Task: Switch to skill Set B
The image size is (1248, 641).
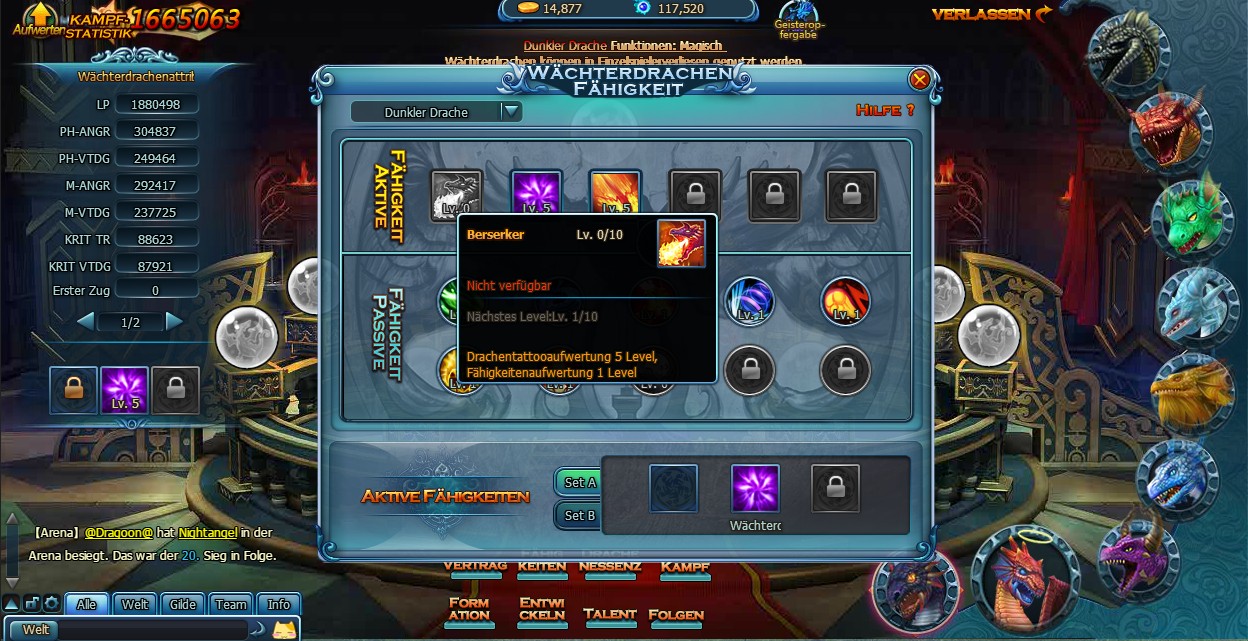Action: point(580,516)
